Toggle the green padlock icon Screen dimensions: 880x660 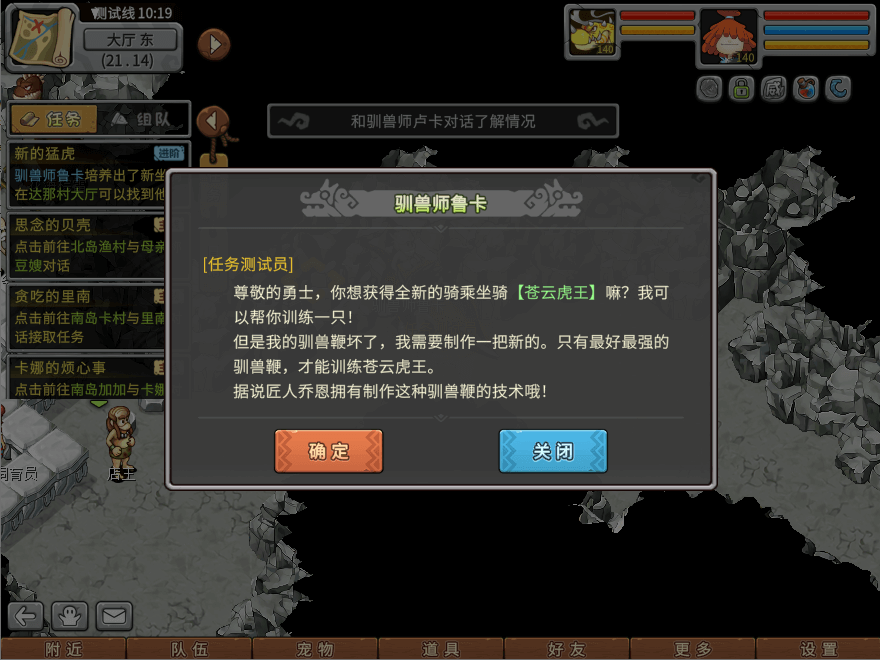741,89
